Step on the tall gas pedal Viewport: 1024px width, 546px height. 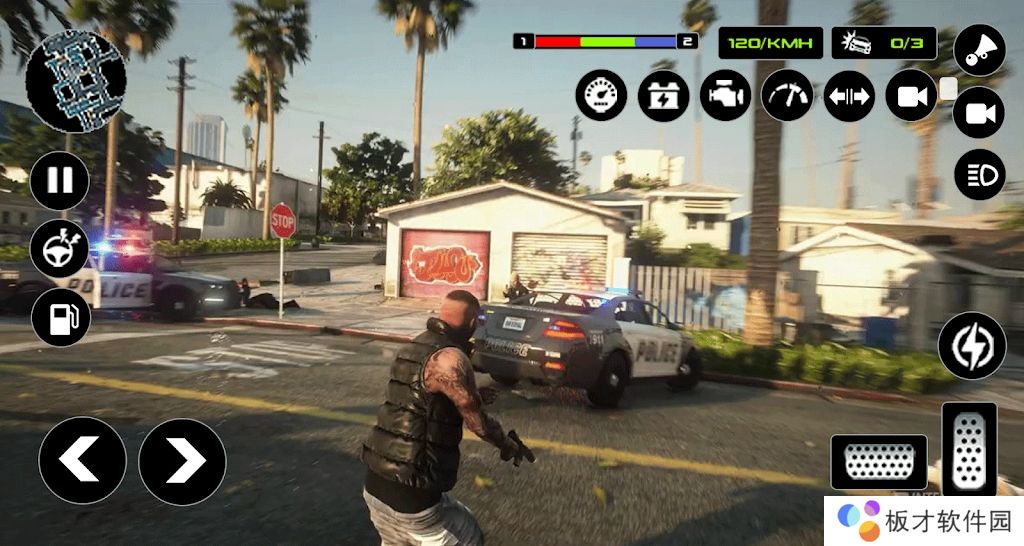click(x=969, y=449)
